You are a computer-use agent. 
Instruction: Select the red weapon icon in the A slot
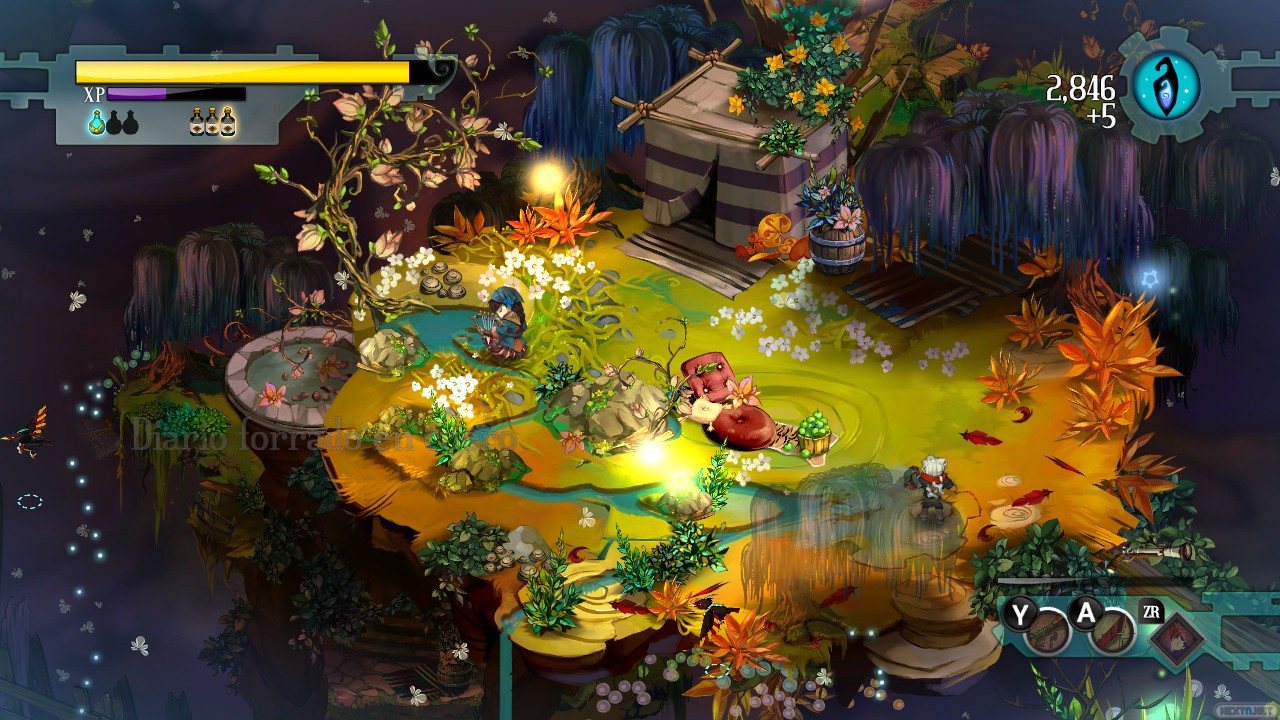point(1112,630)
